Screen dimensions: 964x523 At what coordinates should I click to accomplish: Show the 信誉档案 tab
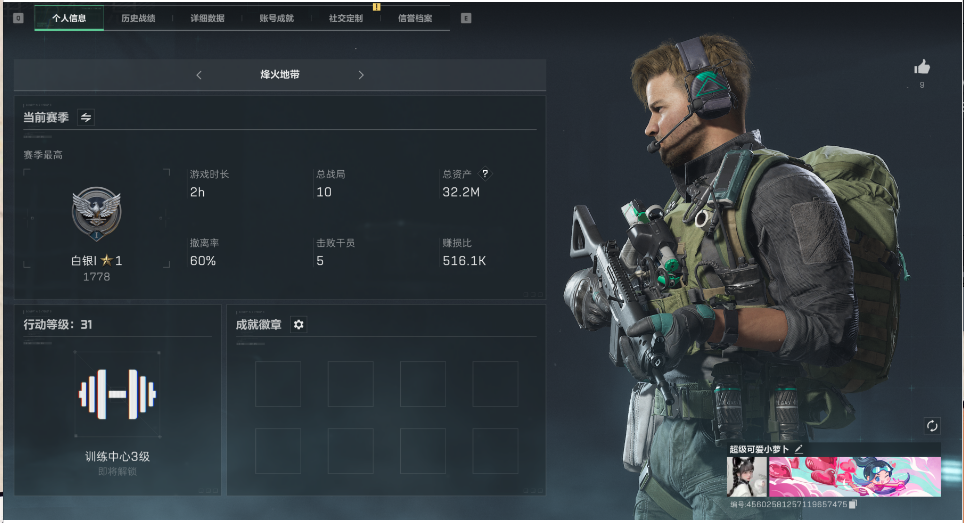(415, 18)
